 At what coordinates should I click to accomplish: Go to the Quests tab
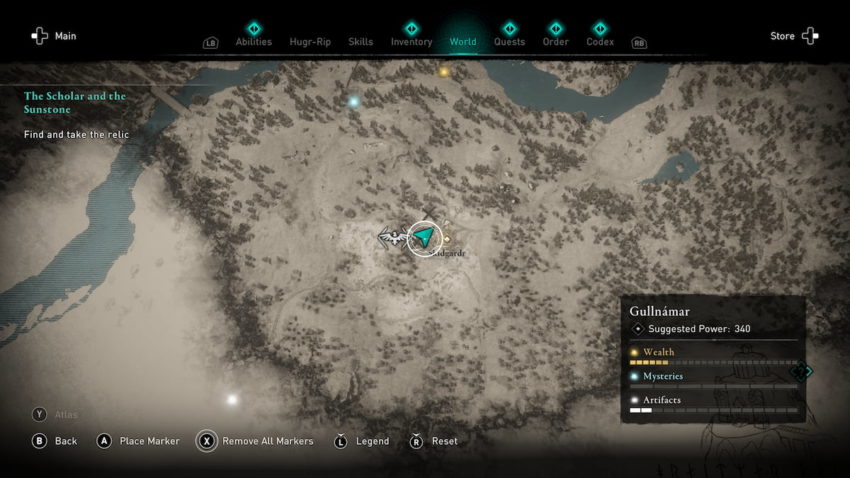(509, 41)
